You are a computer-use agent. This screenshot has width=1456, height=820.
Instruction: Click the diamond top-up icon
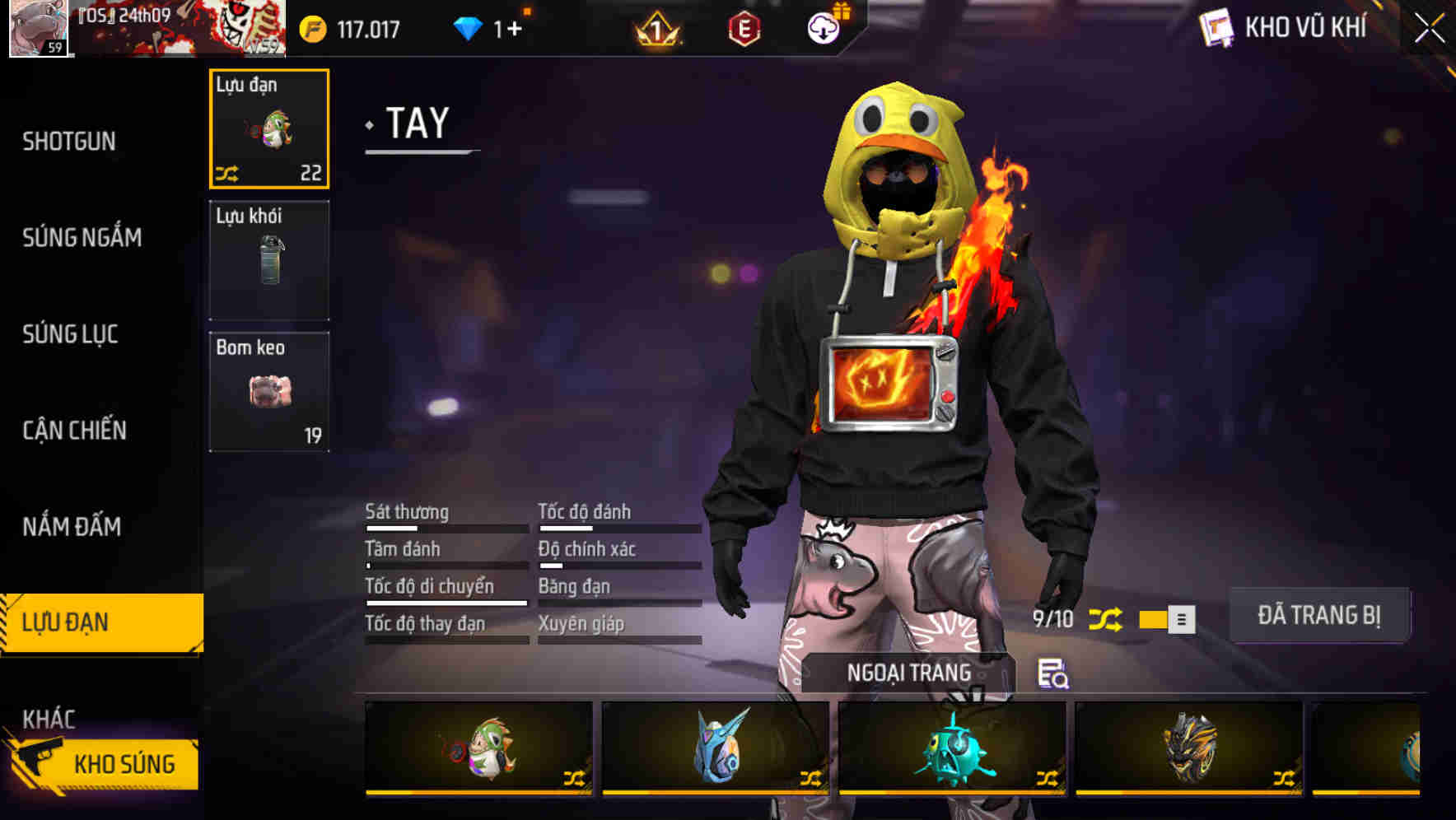(467, 27)
